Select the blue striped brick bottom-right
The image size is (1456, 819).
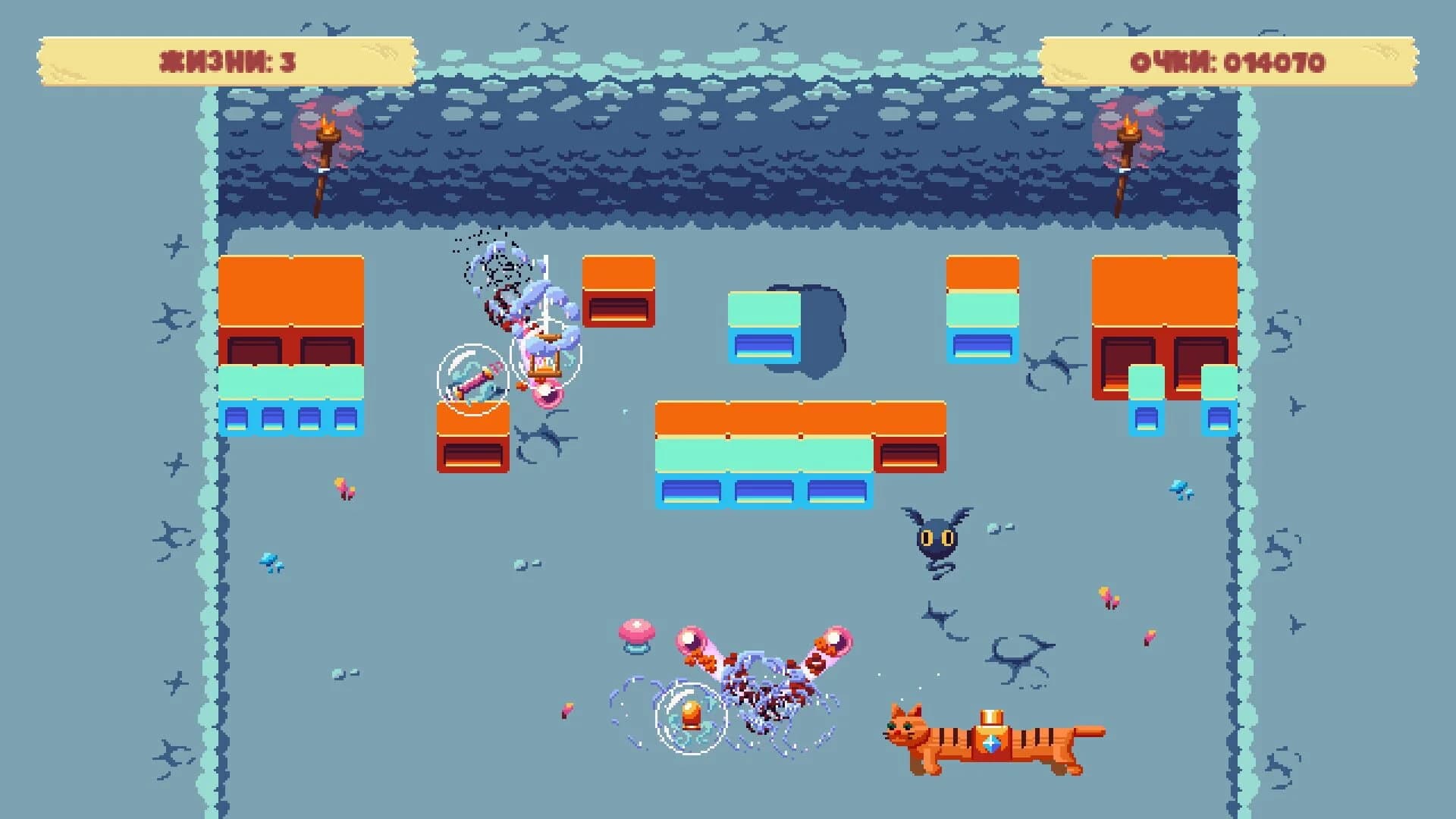click(1221, 419)
